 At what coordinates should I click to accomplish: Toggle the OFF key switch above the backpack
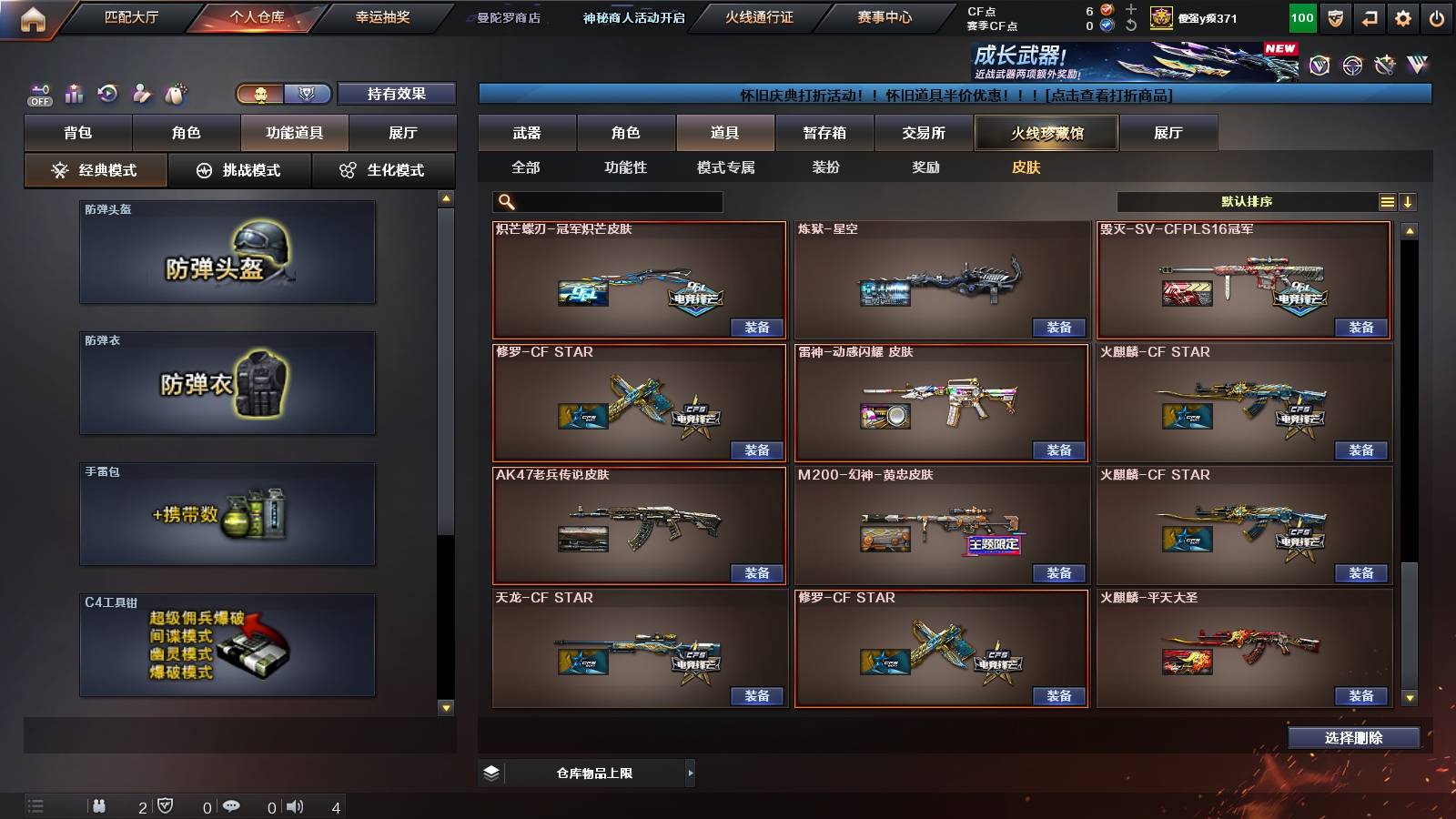(x=37, y=94)
